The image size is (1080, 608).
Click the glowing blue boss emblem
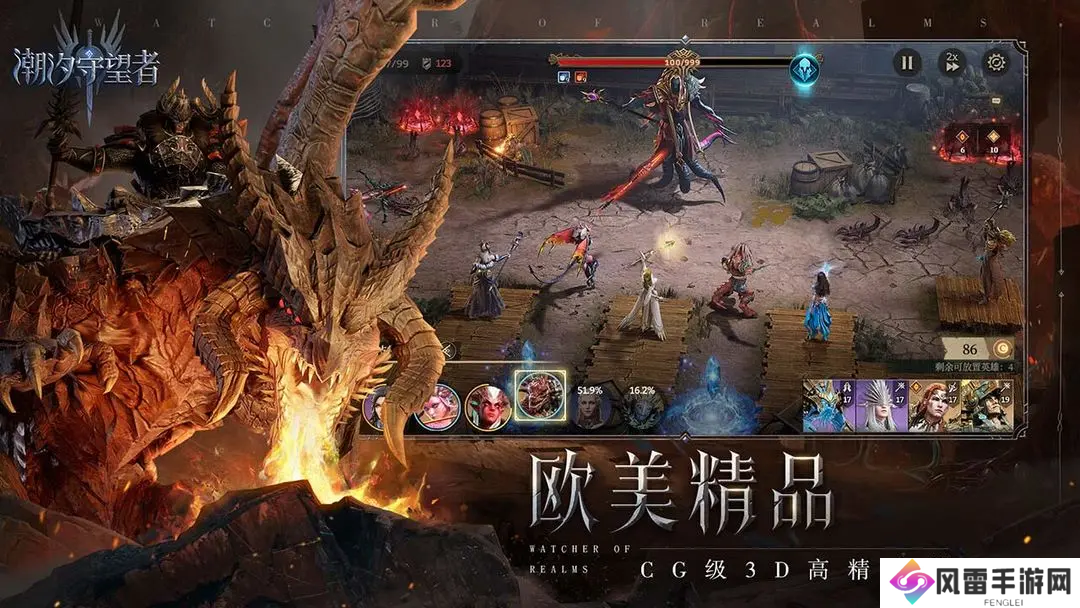coord(804,70)
